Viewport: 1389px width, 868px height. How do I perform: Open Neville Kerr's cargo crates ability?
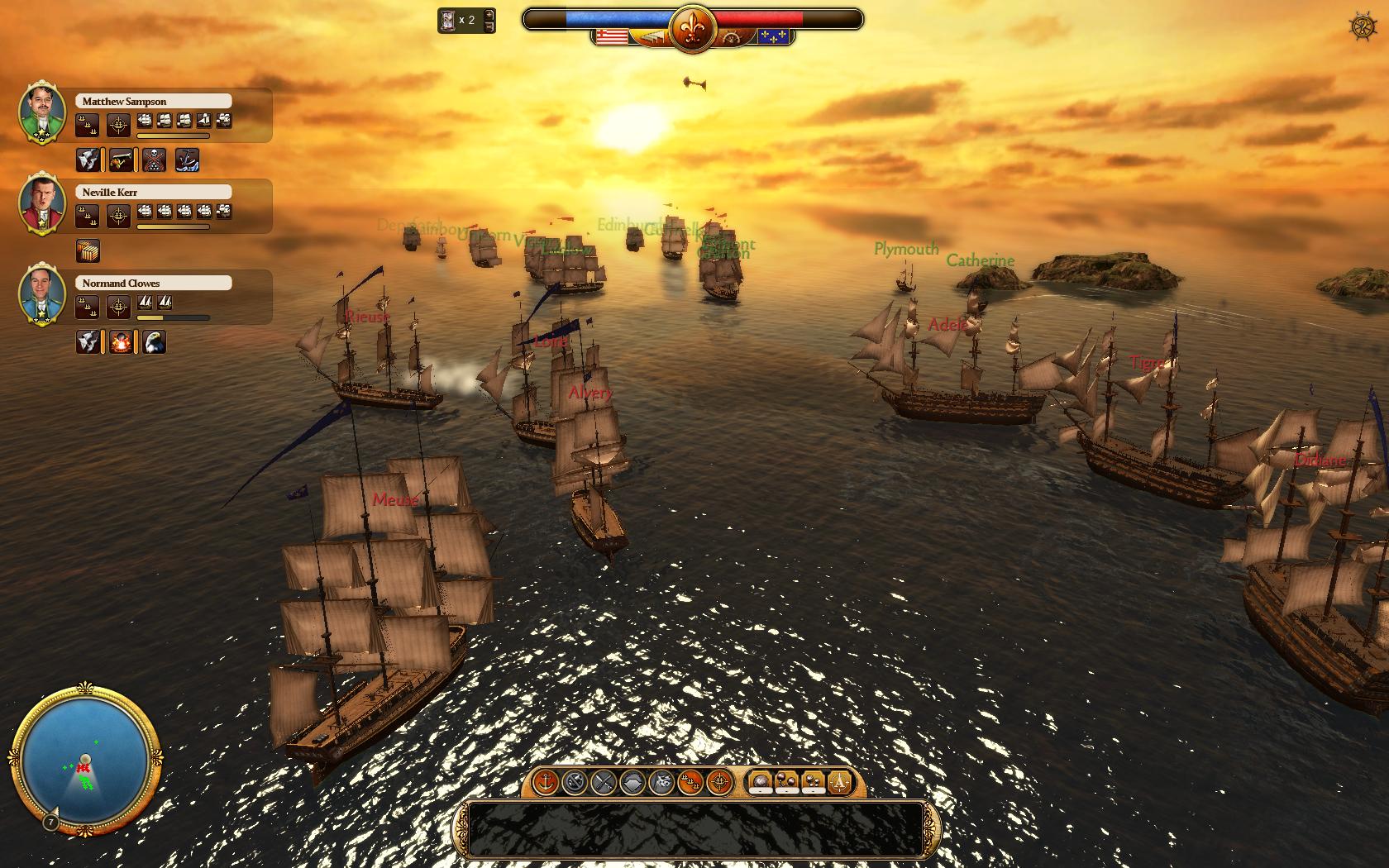click(88, 250)
